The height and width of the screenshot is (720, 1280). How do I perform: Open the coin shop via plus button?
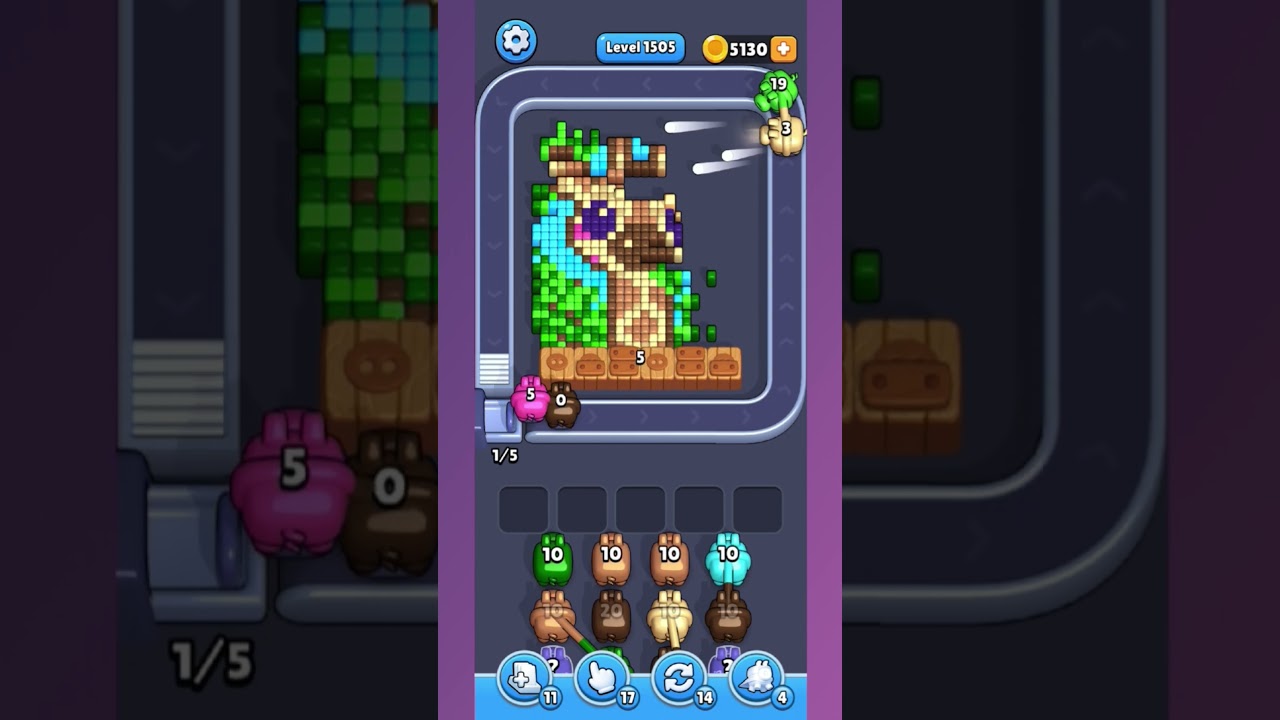785,47
